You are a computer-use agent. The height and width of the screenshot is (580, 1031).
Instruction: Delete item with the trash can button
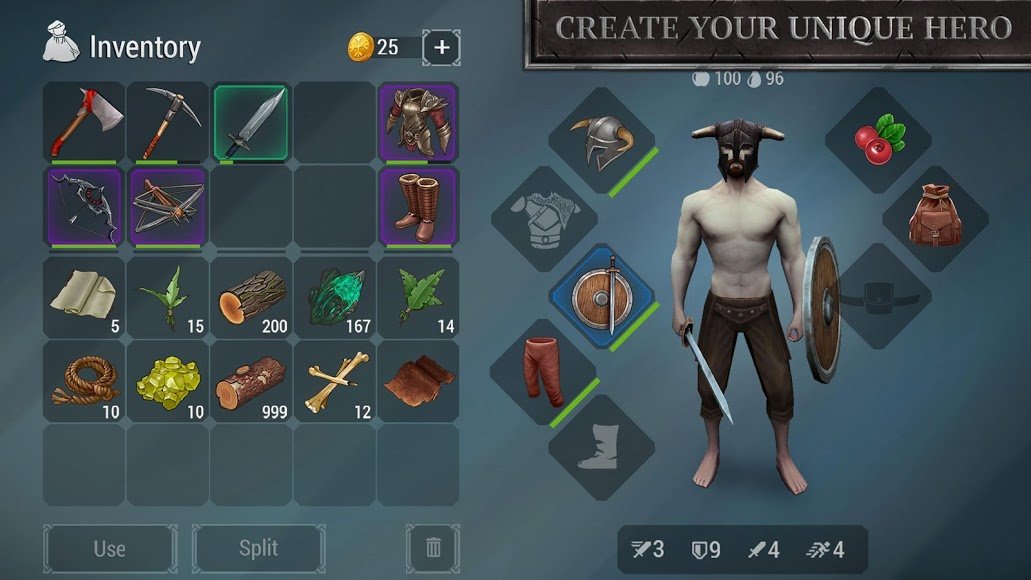[x=433, y=548]
